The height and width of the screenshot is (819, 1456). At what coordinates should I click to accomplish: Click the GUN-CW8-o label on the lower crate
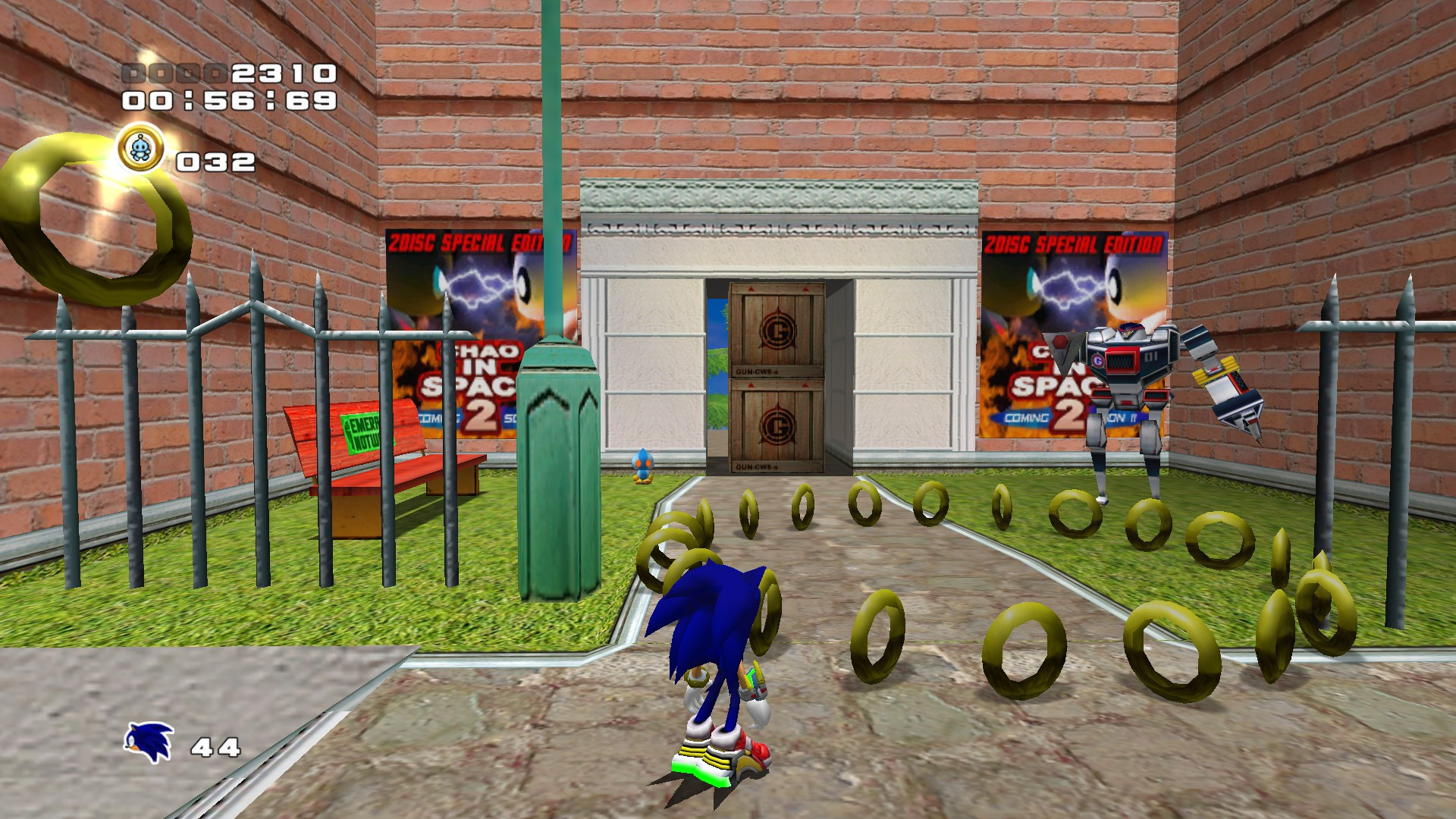coord(757,466)
